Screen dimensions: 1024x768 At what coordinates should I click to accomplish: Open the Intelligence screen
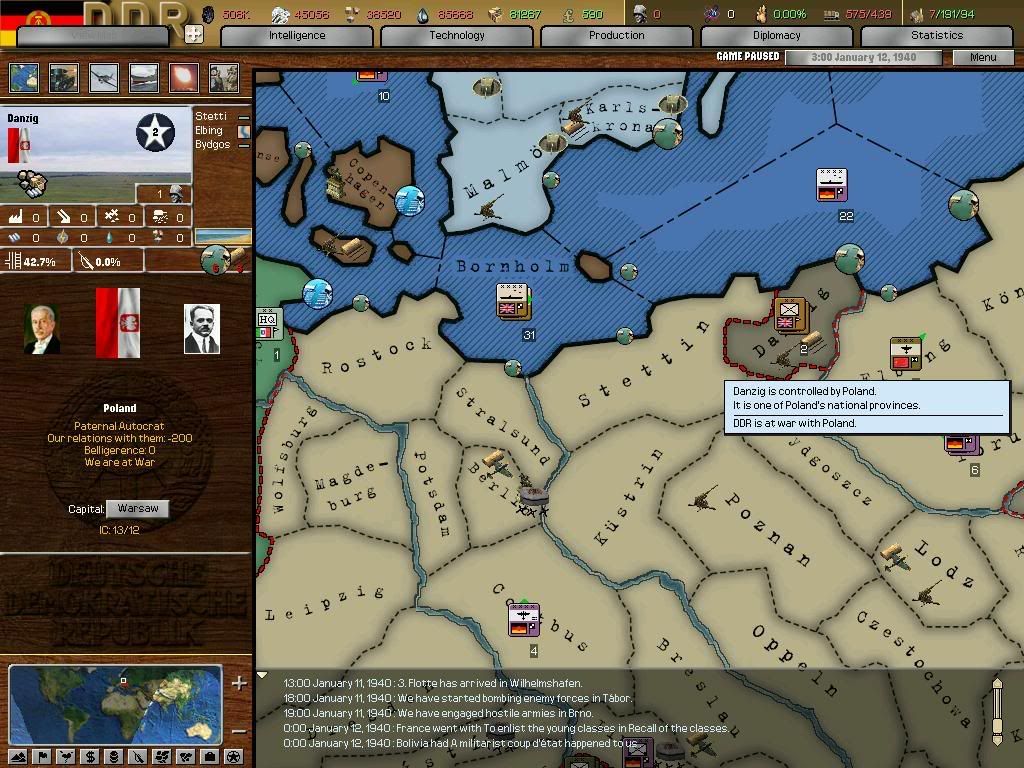click(297, 35)
